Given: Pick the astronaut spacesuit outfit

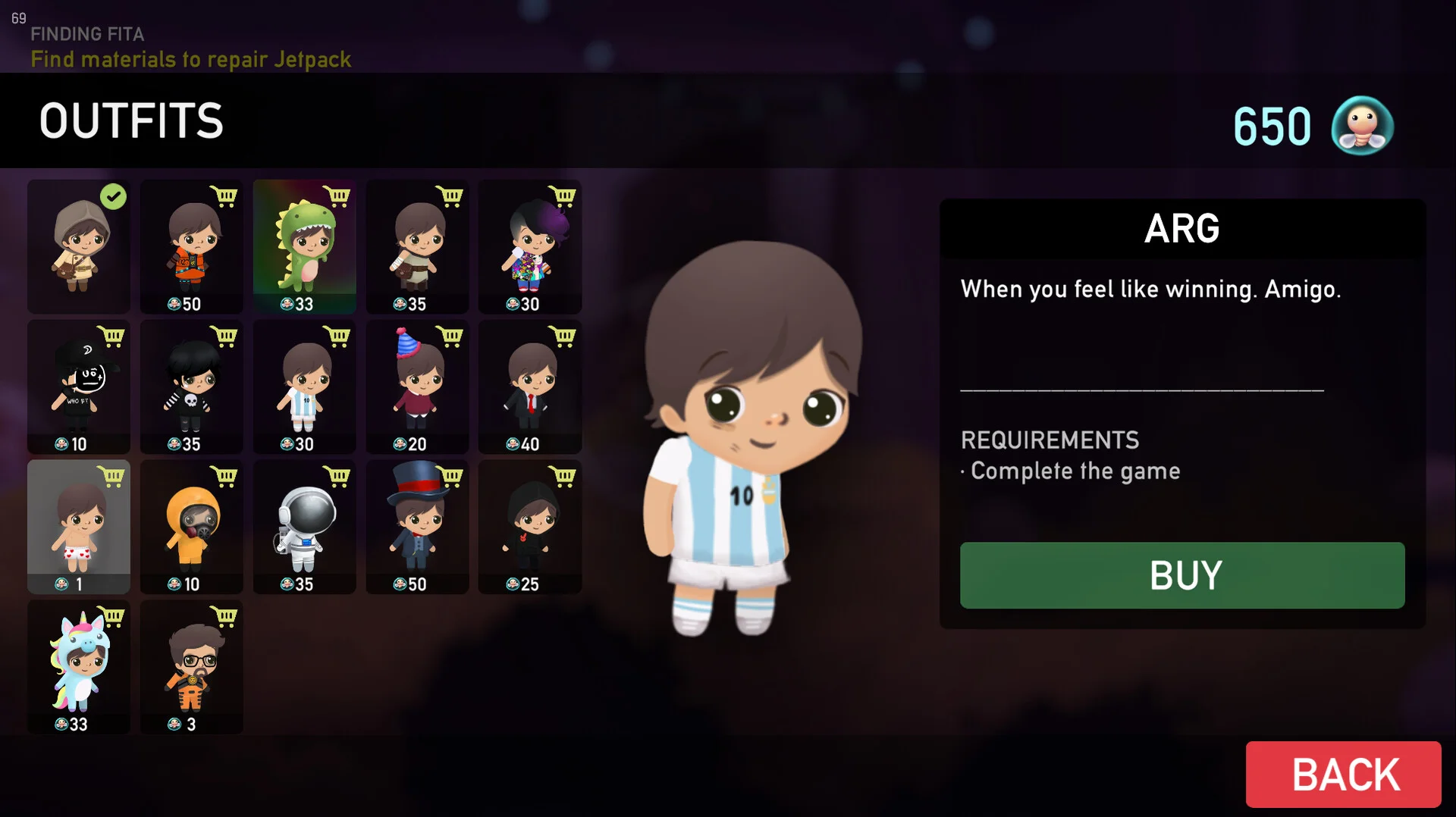Looking at the screenshot, I should pyautogui.click(x=304, y=527).
